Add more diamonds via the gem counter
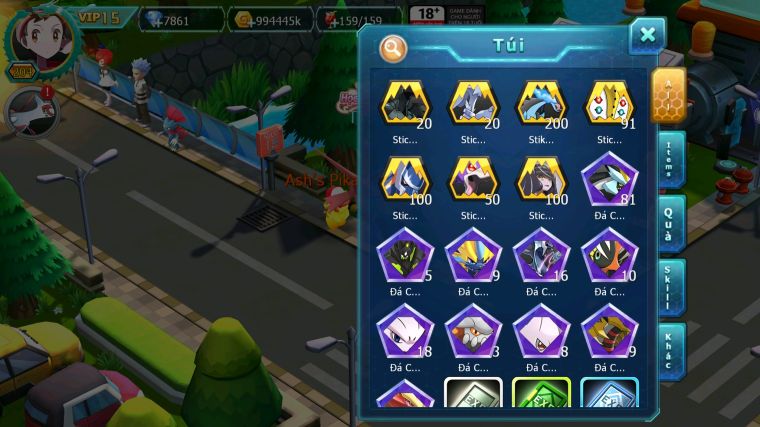760x427 pixels. point(180,18)
